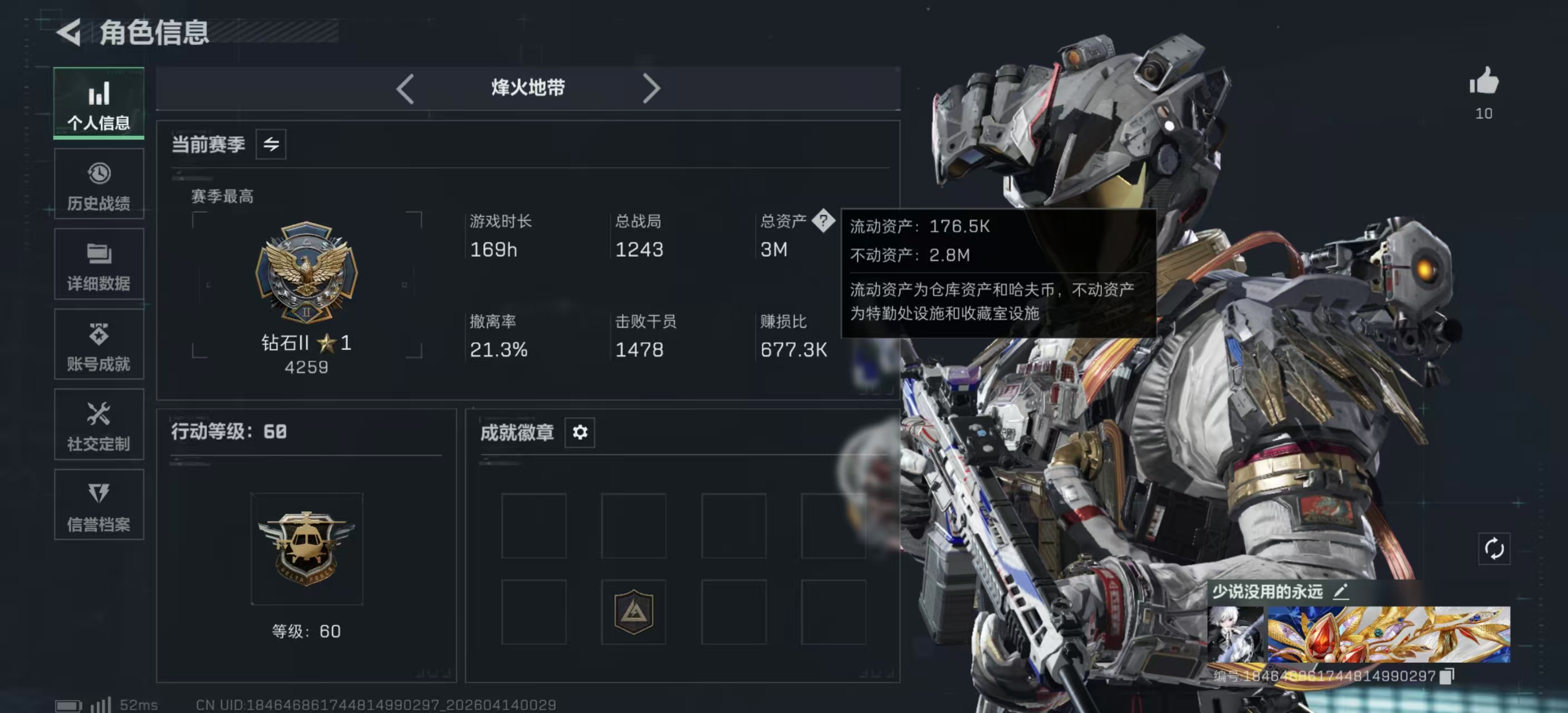The height and width of the screenshot is (713, 1568).
Task: Switch to the previous game mode arrow
Action: tap(405, 87)
